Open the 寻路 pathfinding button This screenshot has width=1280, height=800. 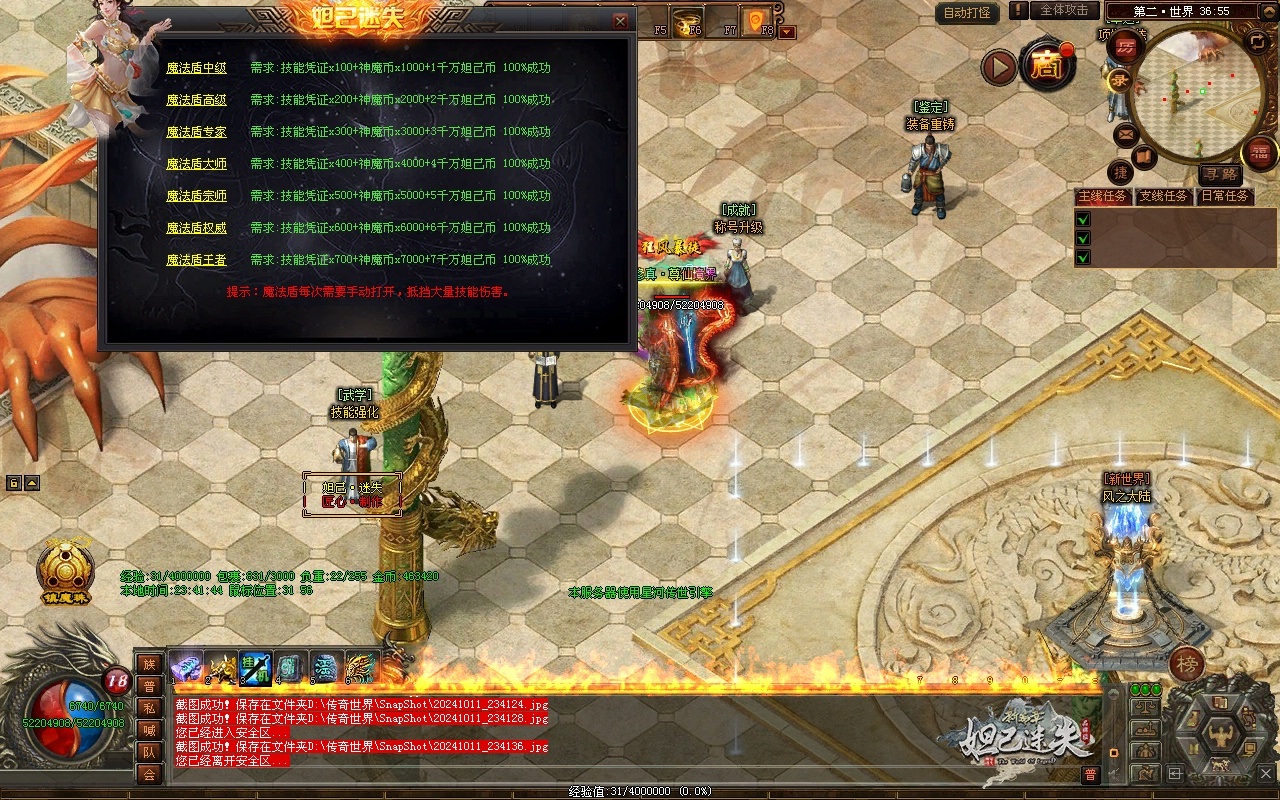1219,174
